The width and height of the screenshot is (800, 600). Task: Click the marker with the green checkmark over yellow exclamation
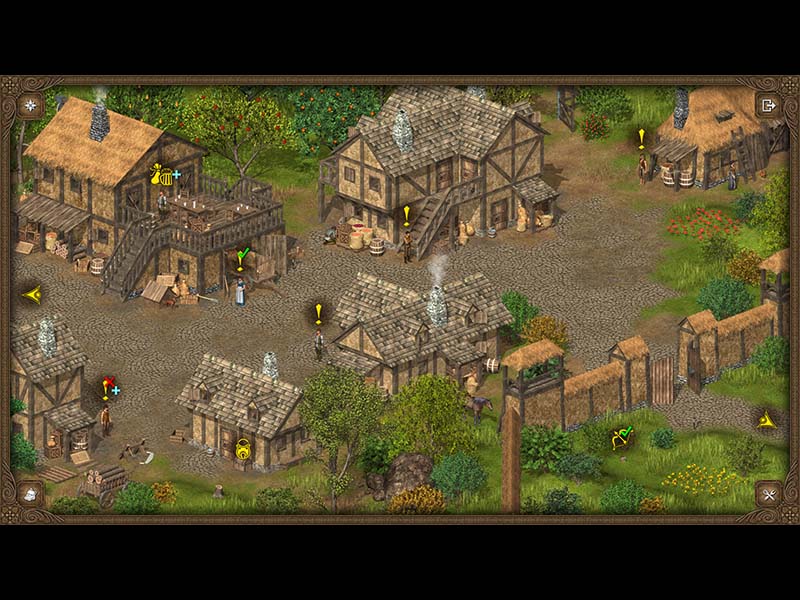point(241,259)
